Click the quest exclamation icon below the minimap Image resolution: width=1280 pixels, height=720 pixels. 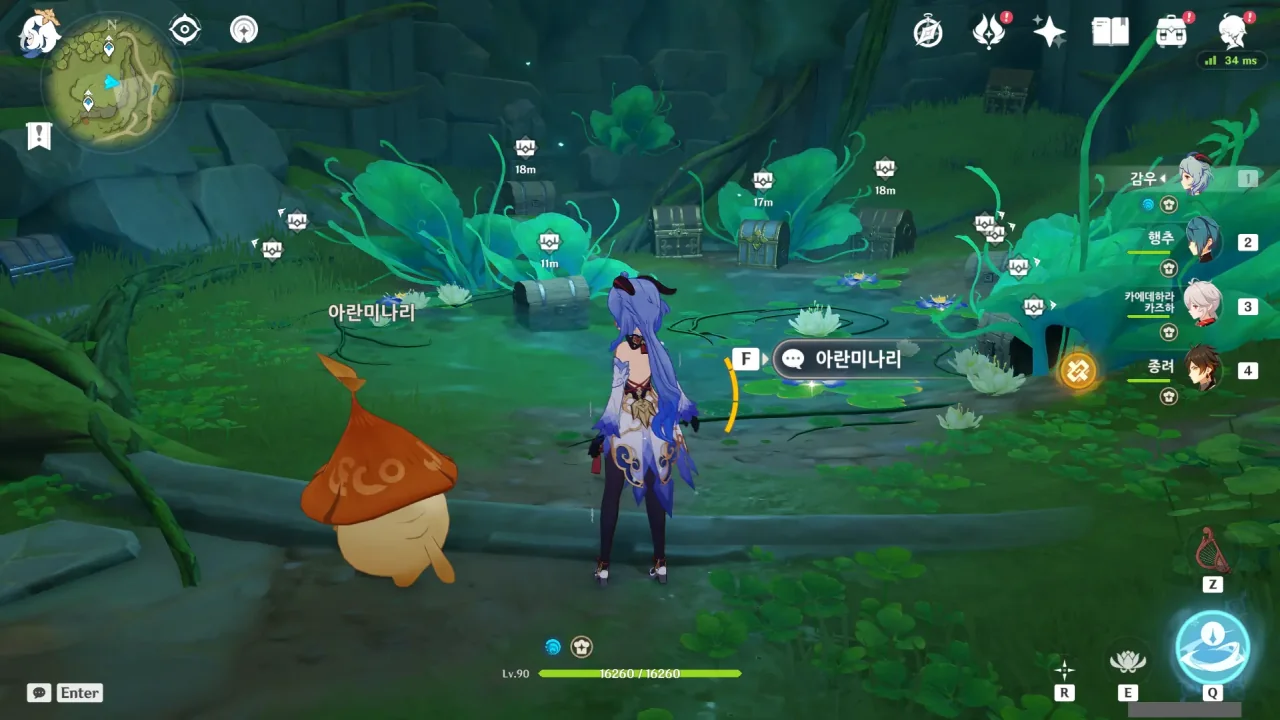click(x=38, y=136)
